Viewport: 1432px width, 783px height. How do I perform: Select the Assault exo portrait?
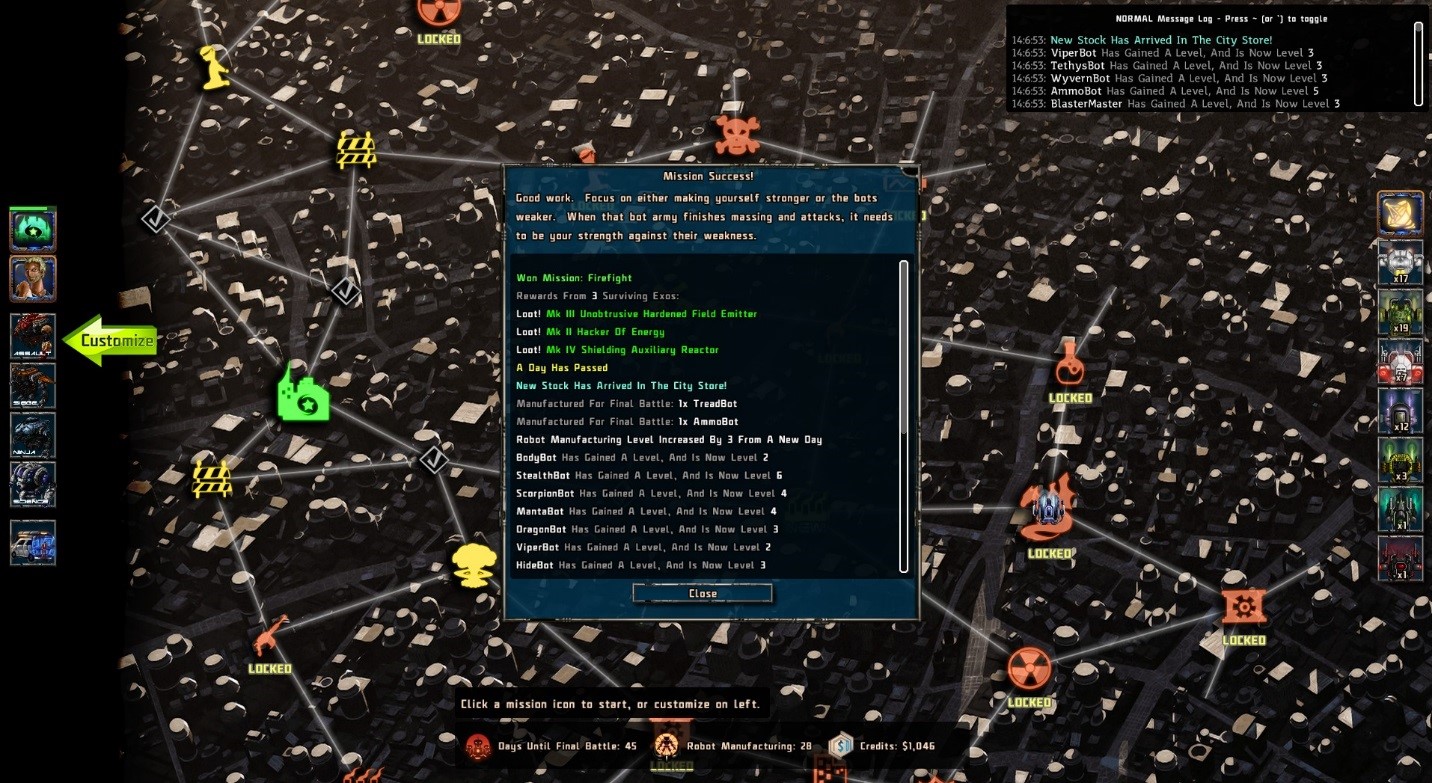point(33,338)
